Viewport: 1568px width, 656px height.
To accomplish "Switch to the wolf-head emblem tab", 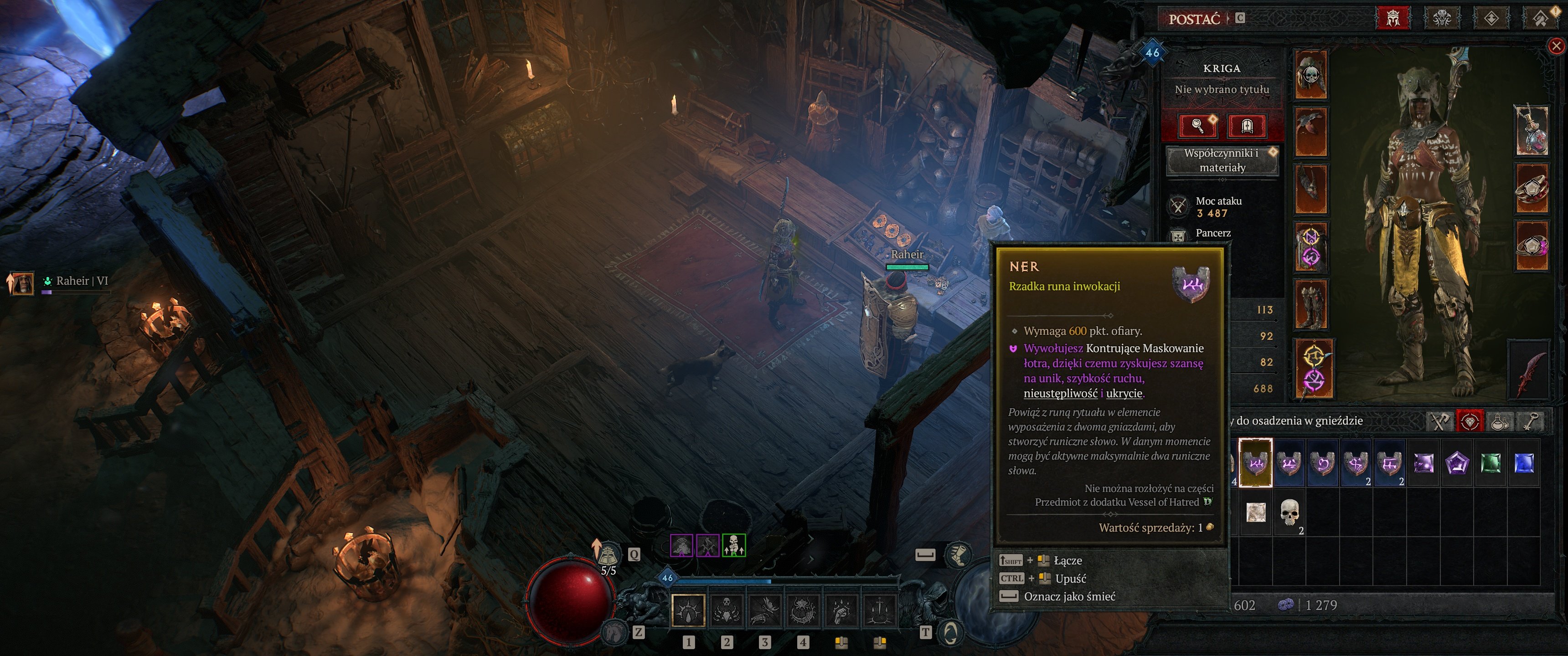I will [x=1441, y=18].
